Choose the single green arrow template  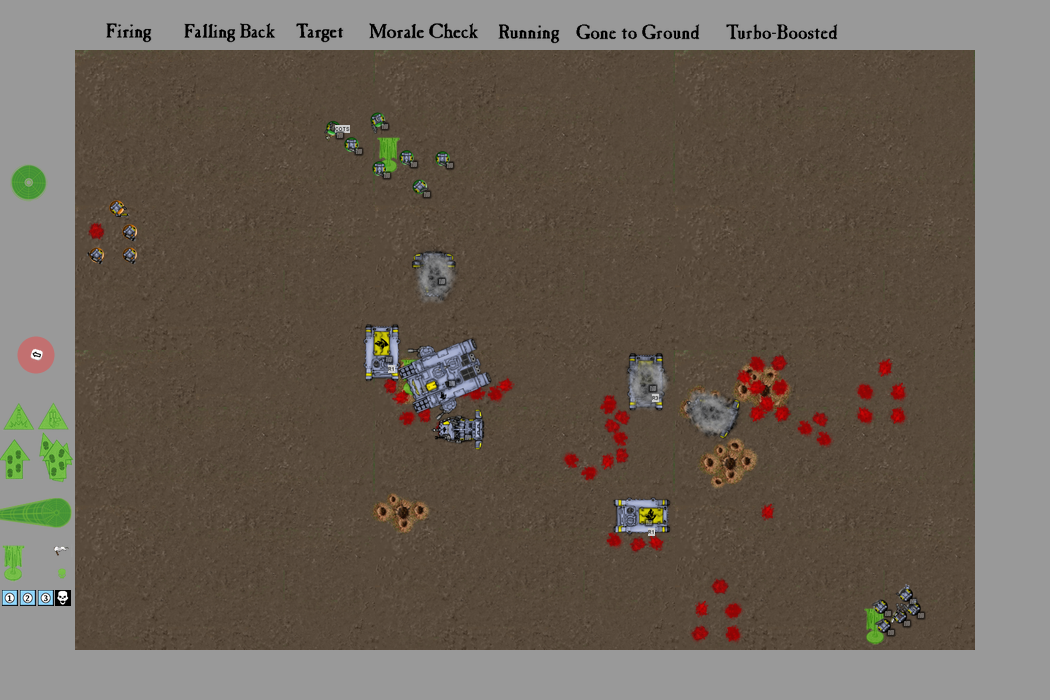tap(14, 459)
